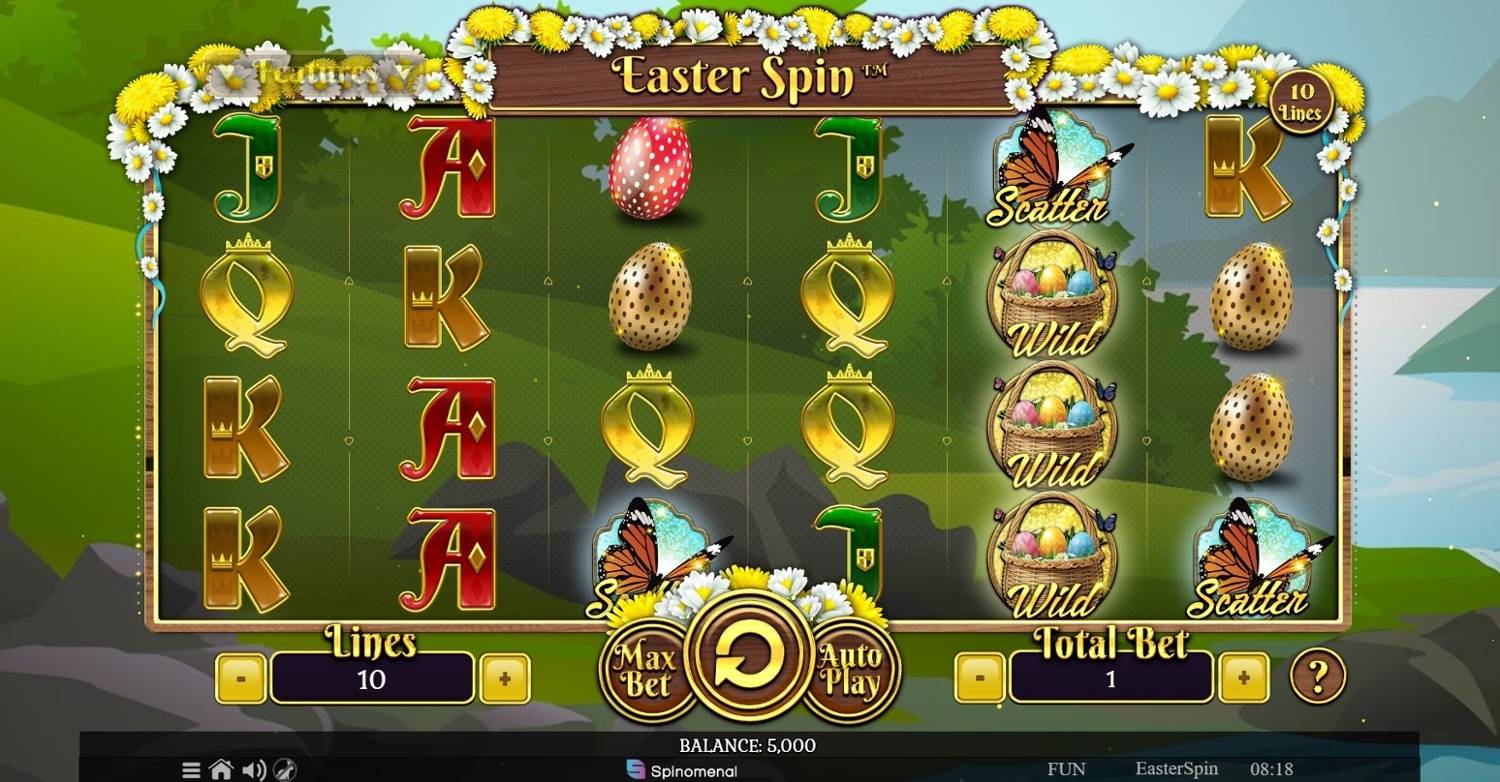Open the paytable with the question mark icon
This screenshot has width=1500, height=782.
[1319, 677]
